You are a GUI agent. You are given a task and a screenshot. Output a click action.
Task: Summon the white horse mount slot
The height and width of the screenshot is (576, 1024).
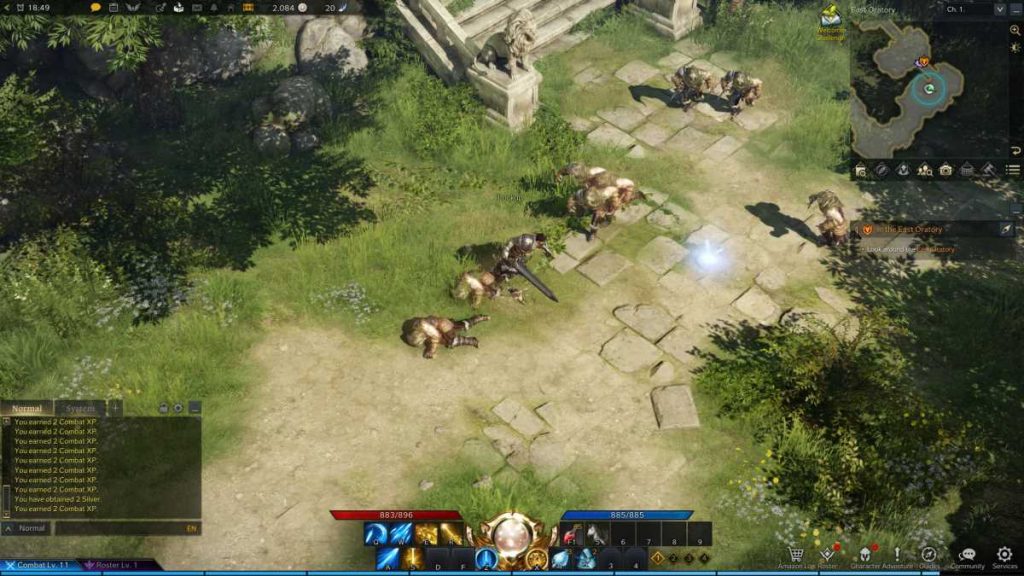tap(598, 535)
